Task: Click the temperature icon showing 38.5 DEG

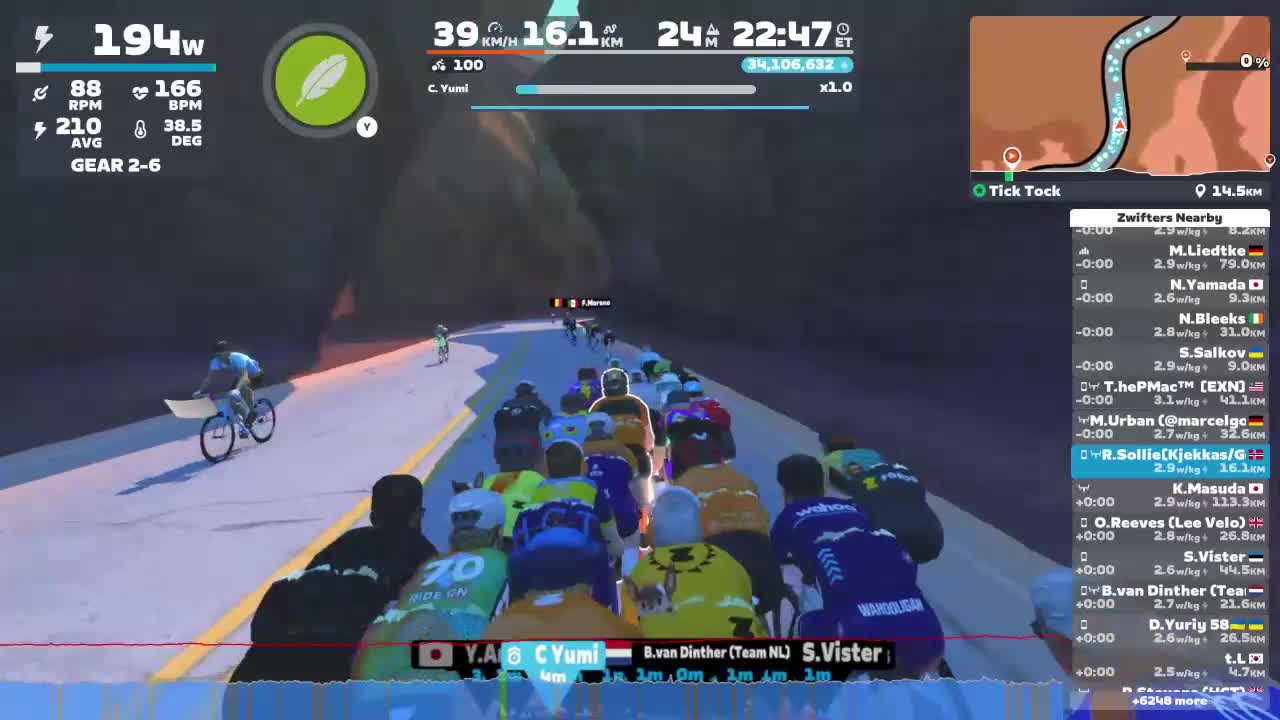Action: tap(141, 128)
